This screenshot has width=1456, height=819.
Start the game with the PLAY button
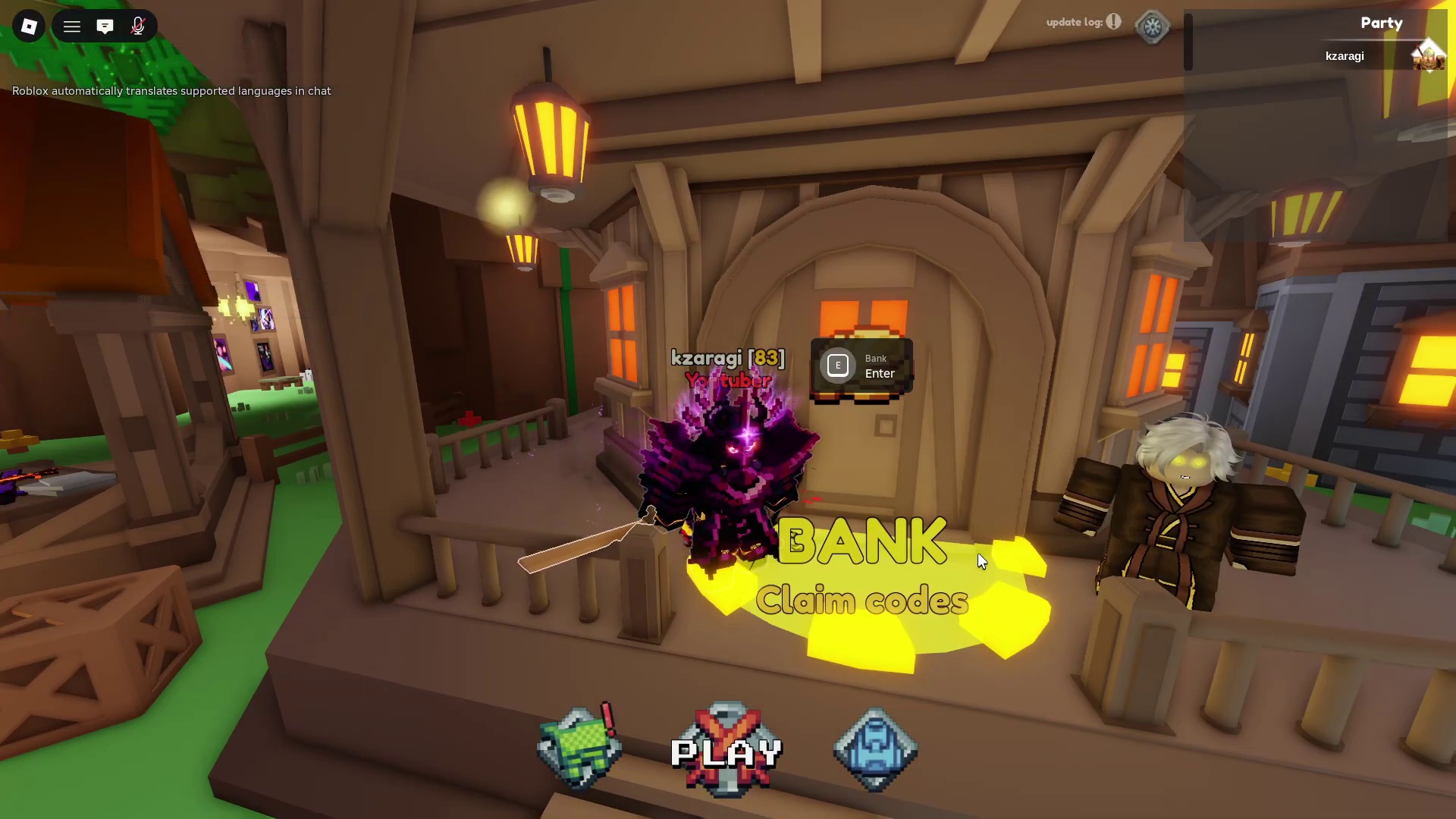point(726,751)
